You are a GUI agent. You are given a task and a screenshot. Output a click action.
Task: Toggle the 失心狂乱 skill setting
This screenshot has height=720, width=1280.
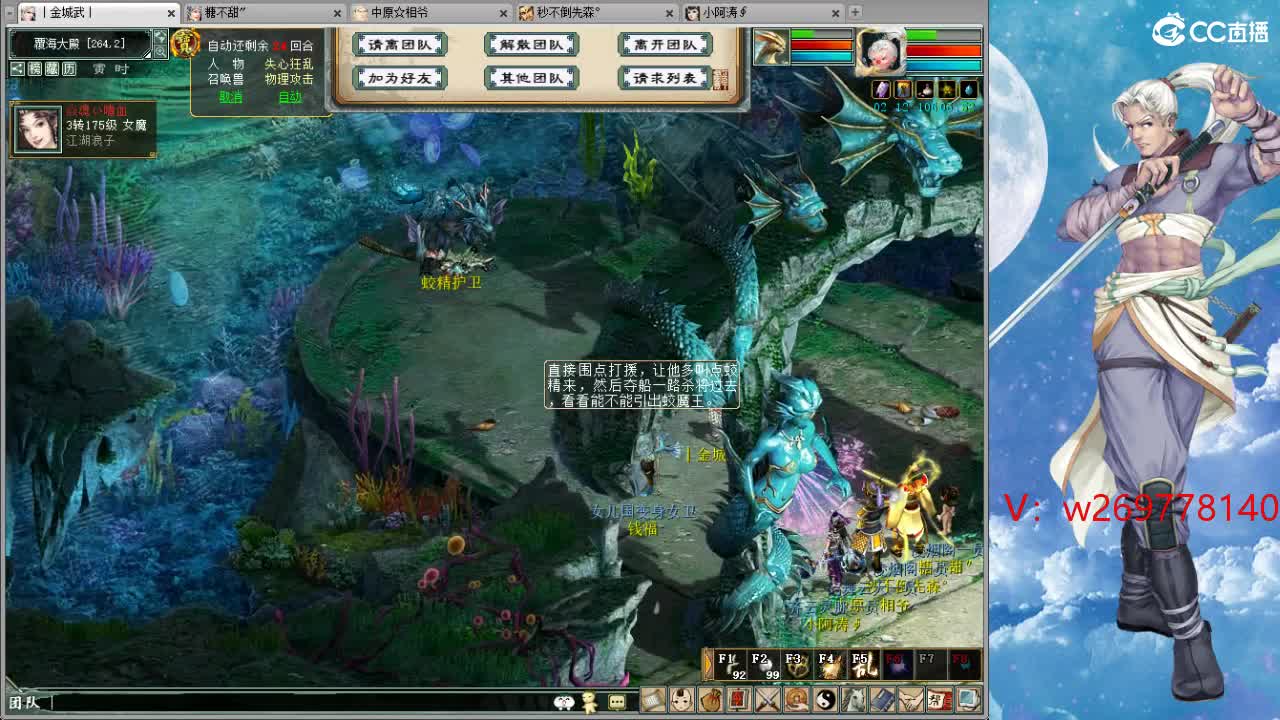pyautogui.click(x=290, y=64)
